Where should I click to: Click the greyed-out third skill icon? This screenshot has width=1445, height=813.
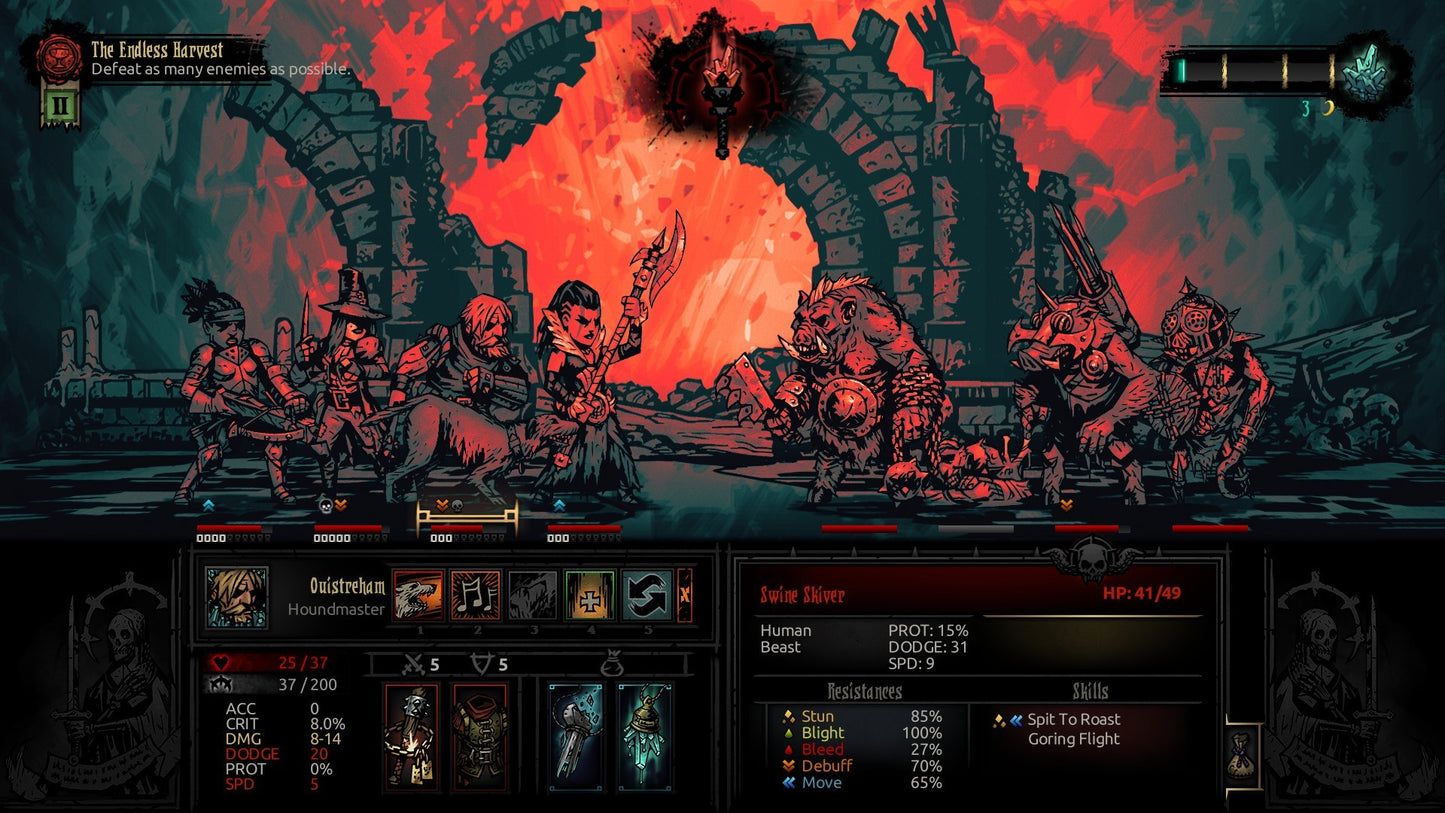533,593
